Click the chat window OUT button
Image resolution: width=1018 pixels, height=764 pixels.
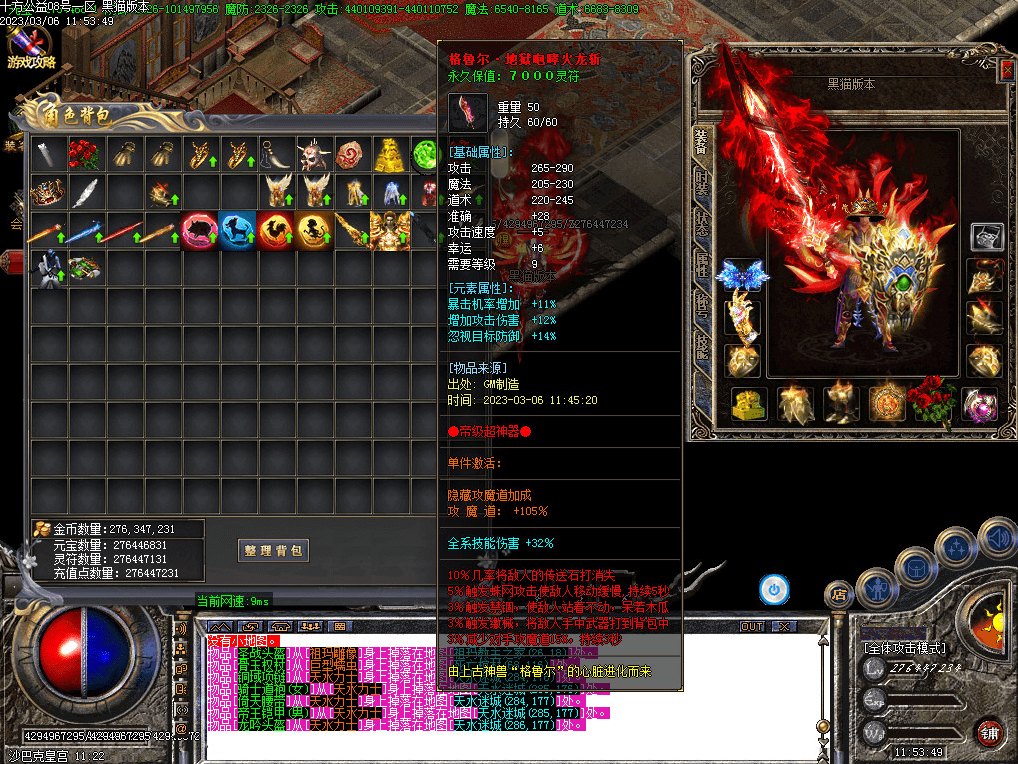pos(752,626)
